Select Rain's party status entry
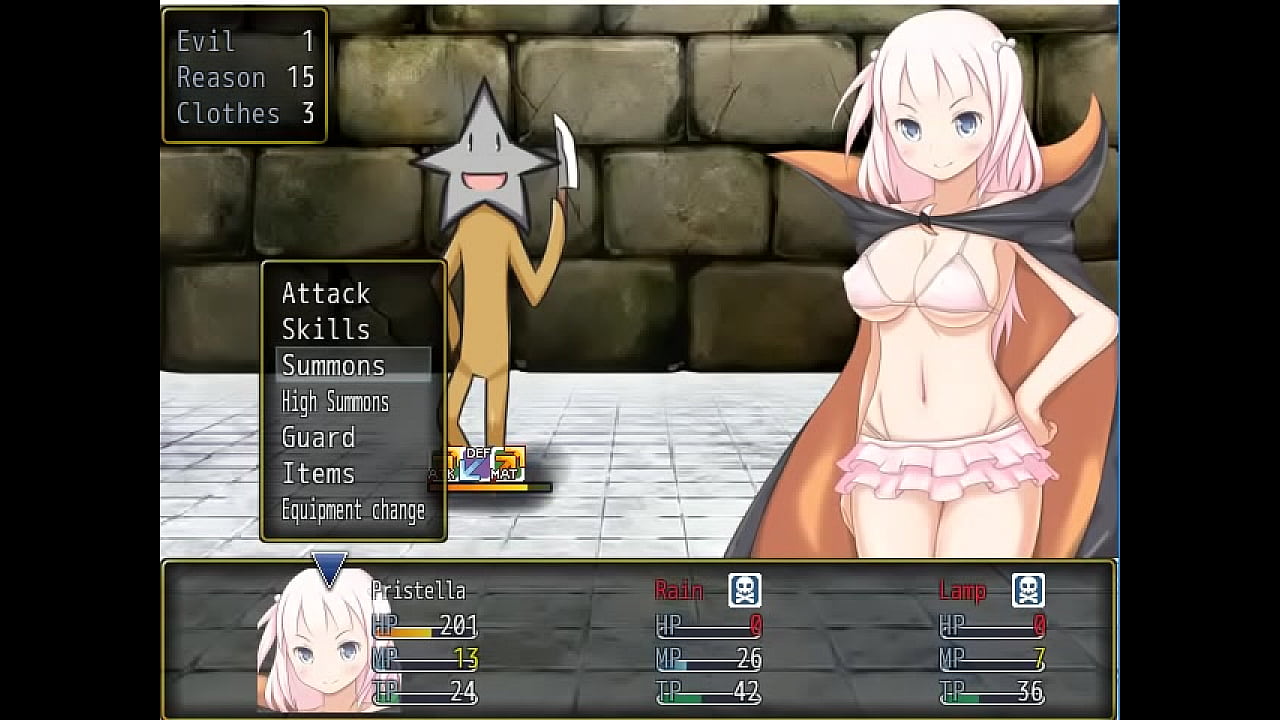The height and width of the screenshot is (720, 1280). [708, 640]
